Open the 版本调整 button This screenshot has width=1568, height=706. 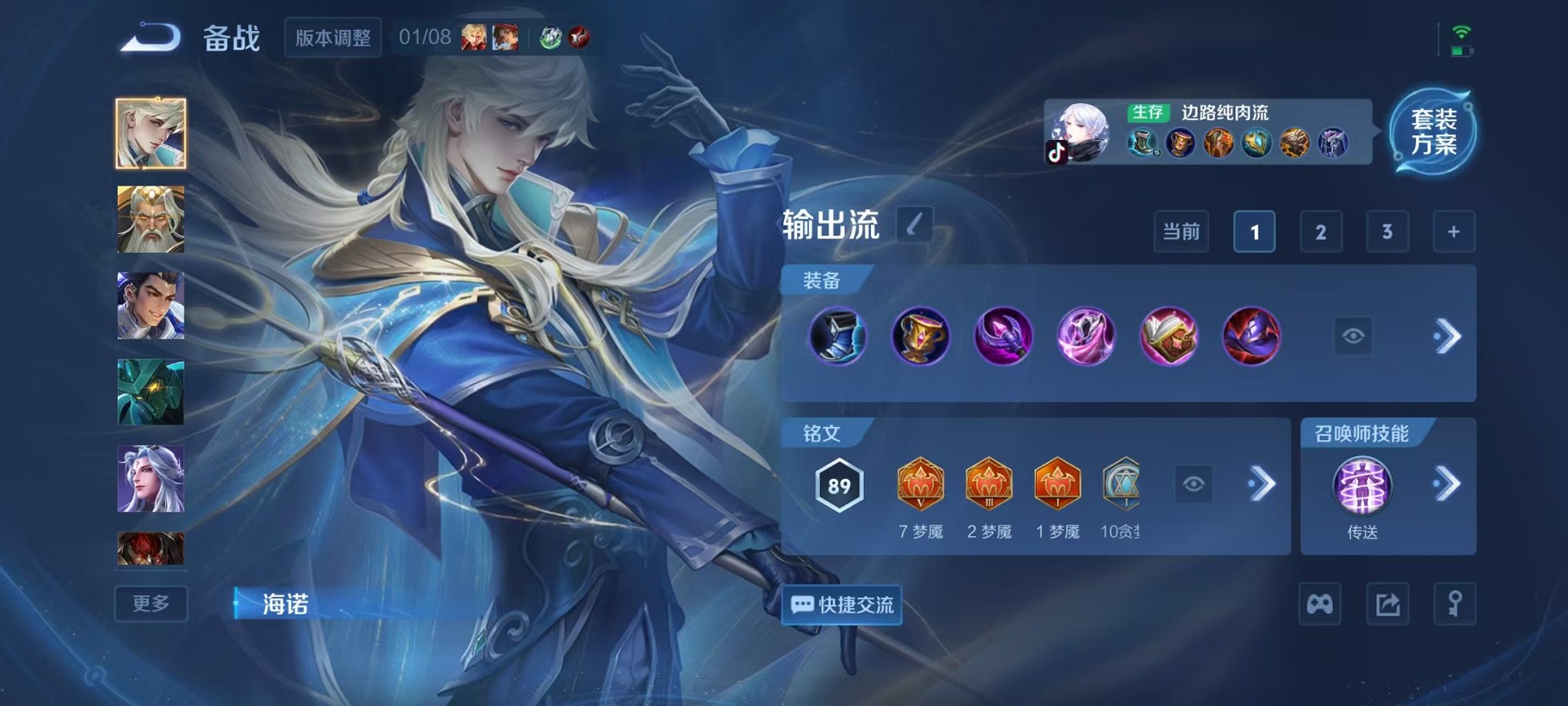pyautogui.click(x=333, y=37)
